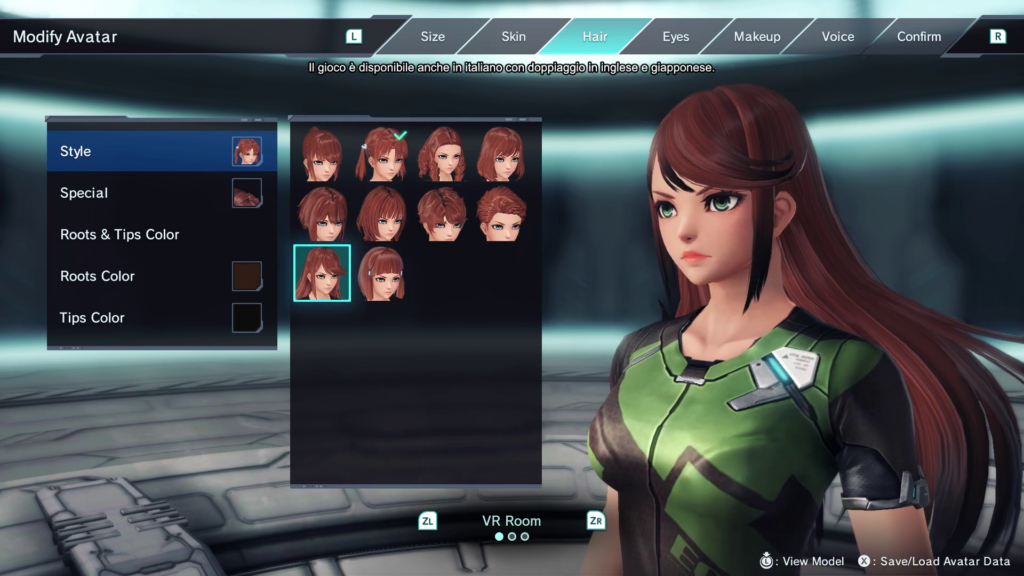Pick the blunt-bangs bob with hair clips

(381, 273)
